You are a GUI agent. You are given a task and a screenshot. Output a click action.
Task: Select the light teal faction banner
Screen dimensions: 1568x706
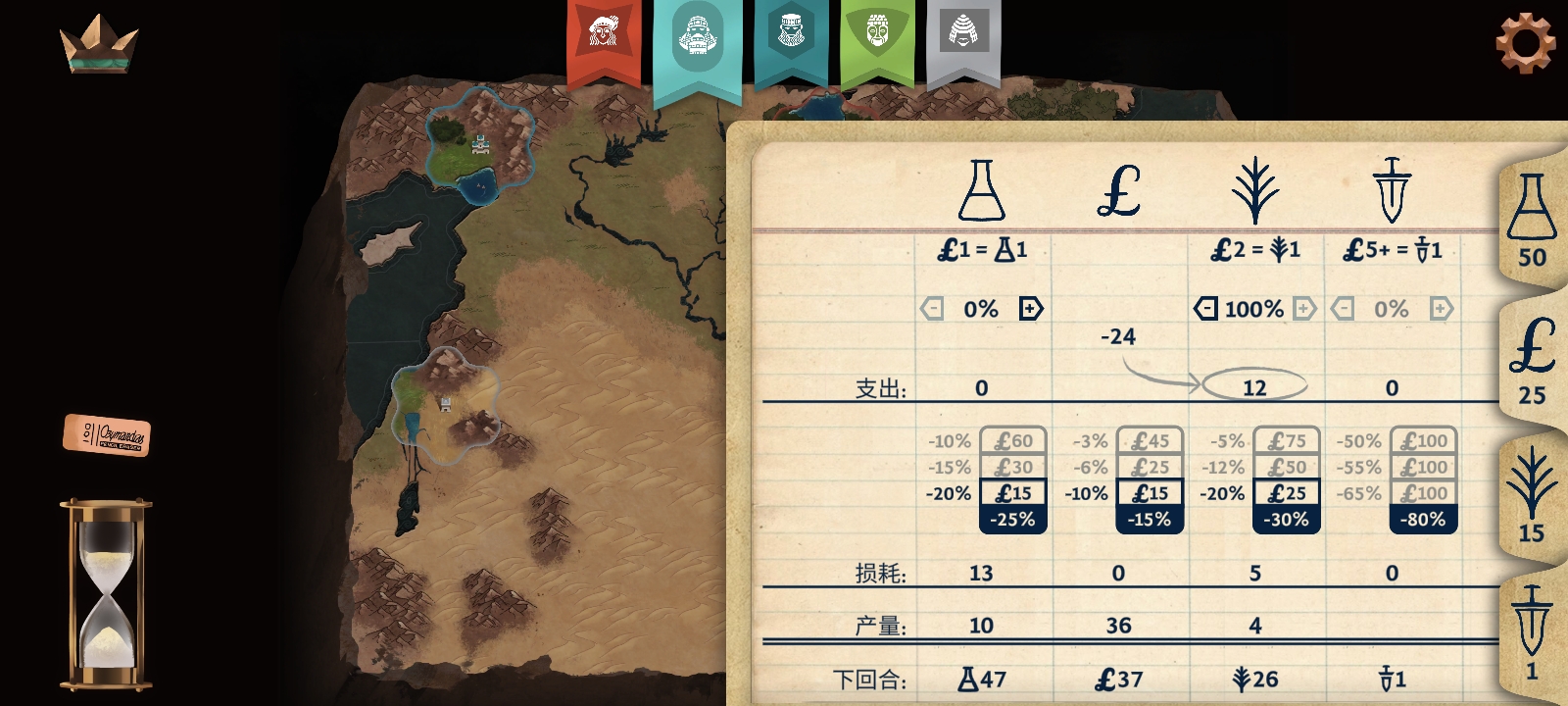[697, 39]
